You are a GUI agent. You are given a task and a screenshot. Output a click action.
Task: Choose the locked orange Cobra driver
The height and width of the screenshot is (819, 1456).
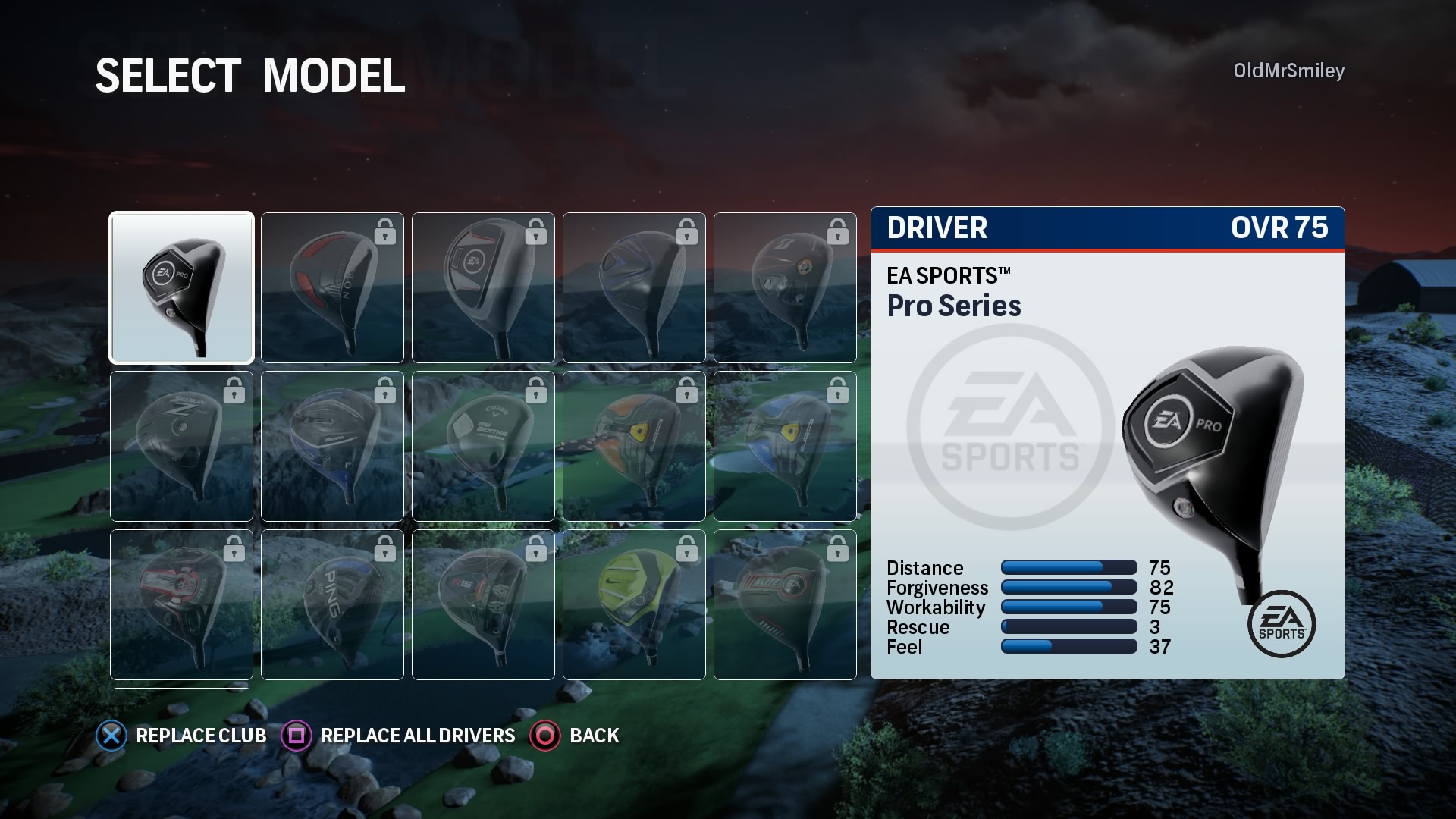pyautogui.click(x=634, y=446)
